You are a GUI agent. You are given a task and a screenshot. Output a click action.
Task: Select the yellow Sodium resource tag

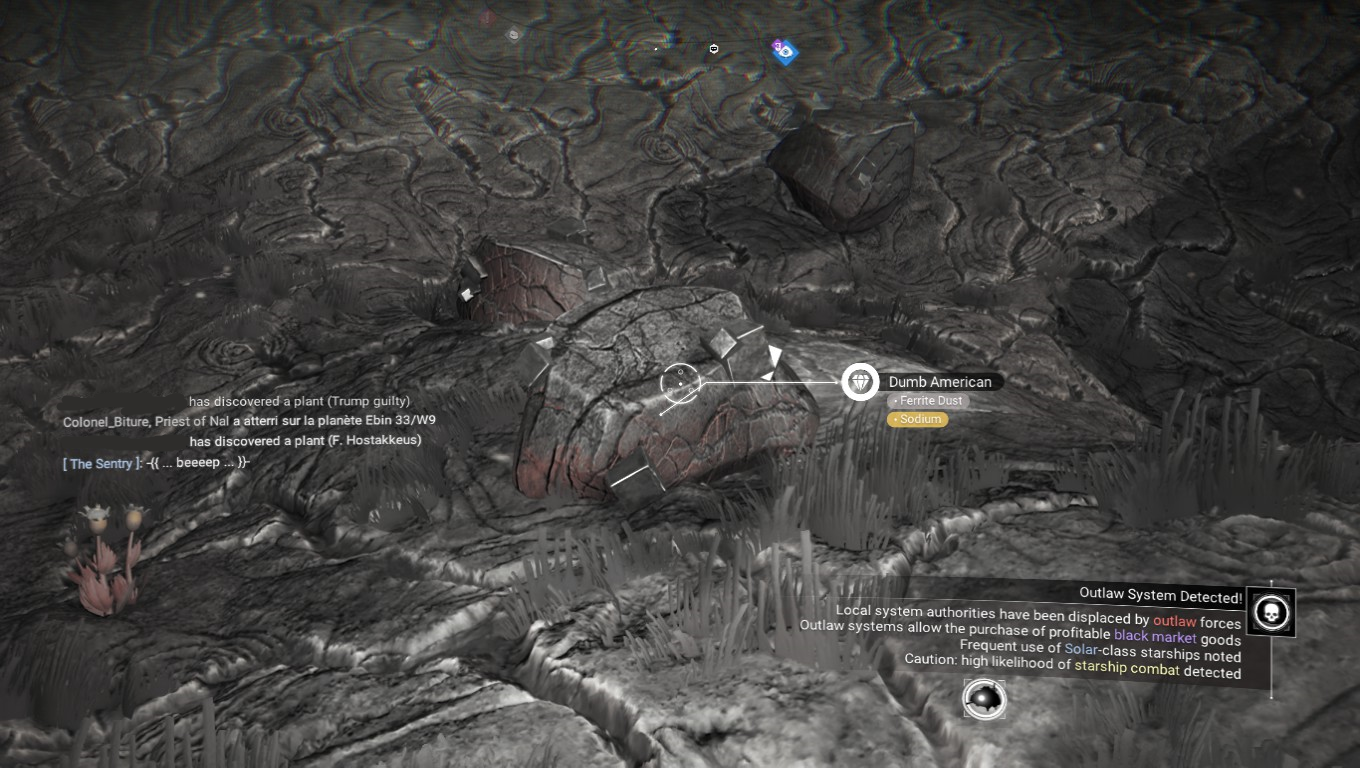click(917, 419)
